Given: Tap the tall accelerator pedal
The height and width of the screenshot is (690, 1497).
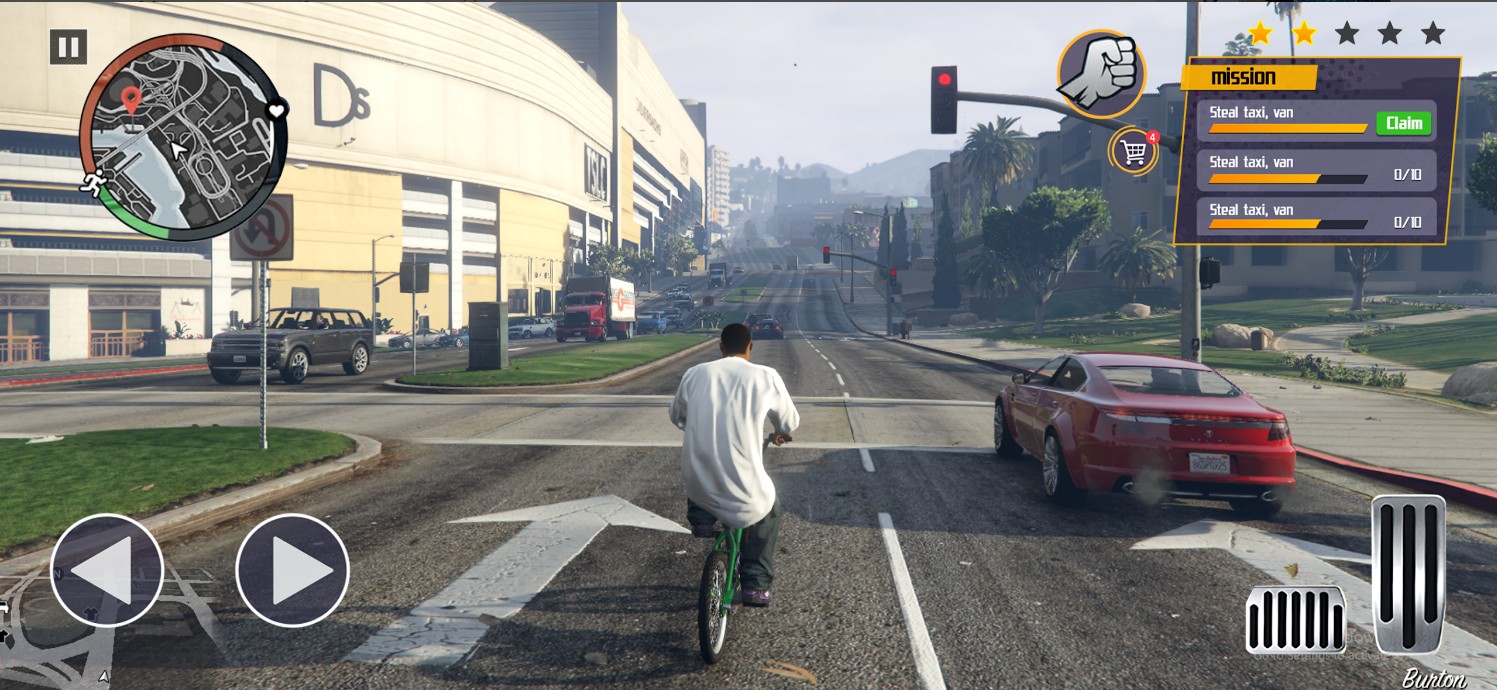Looking at the screenshot, I should pyautogui.click(x=1408, y=573).
